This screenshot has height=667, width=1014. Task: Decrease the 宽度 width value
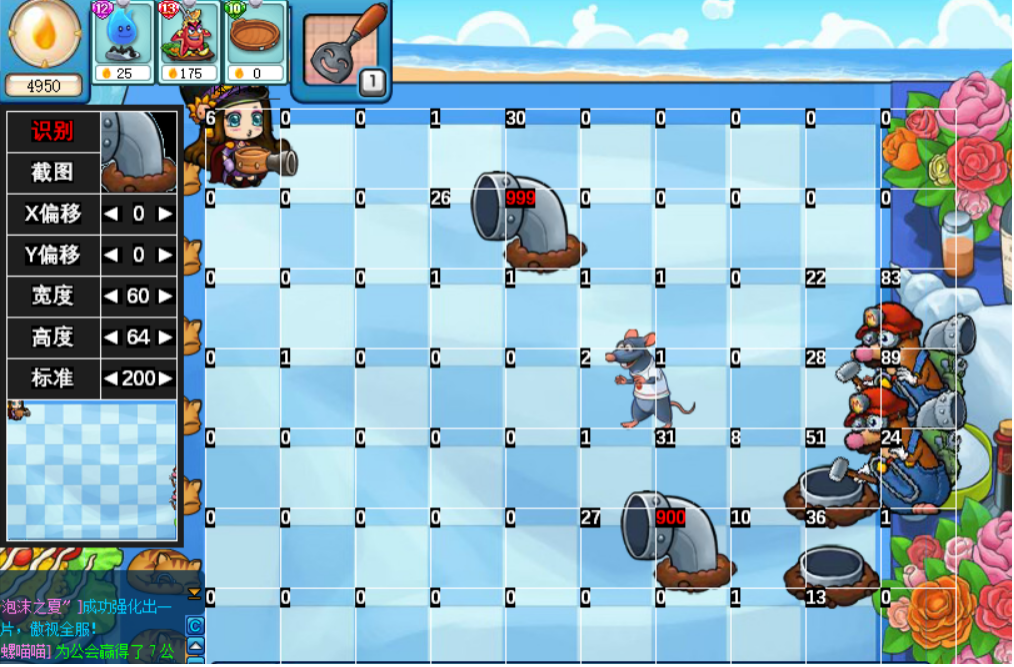point(111,297)
